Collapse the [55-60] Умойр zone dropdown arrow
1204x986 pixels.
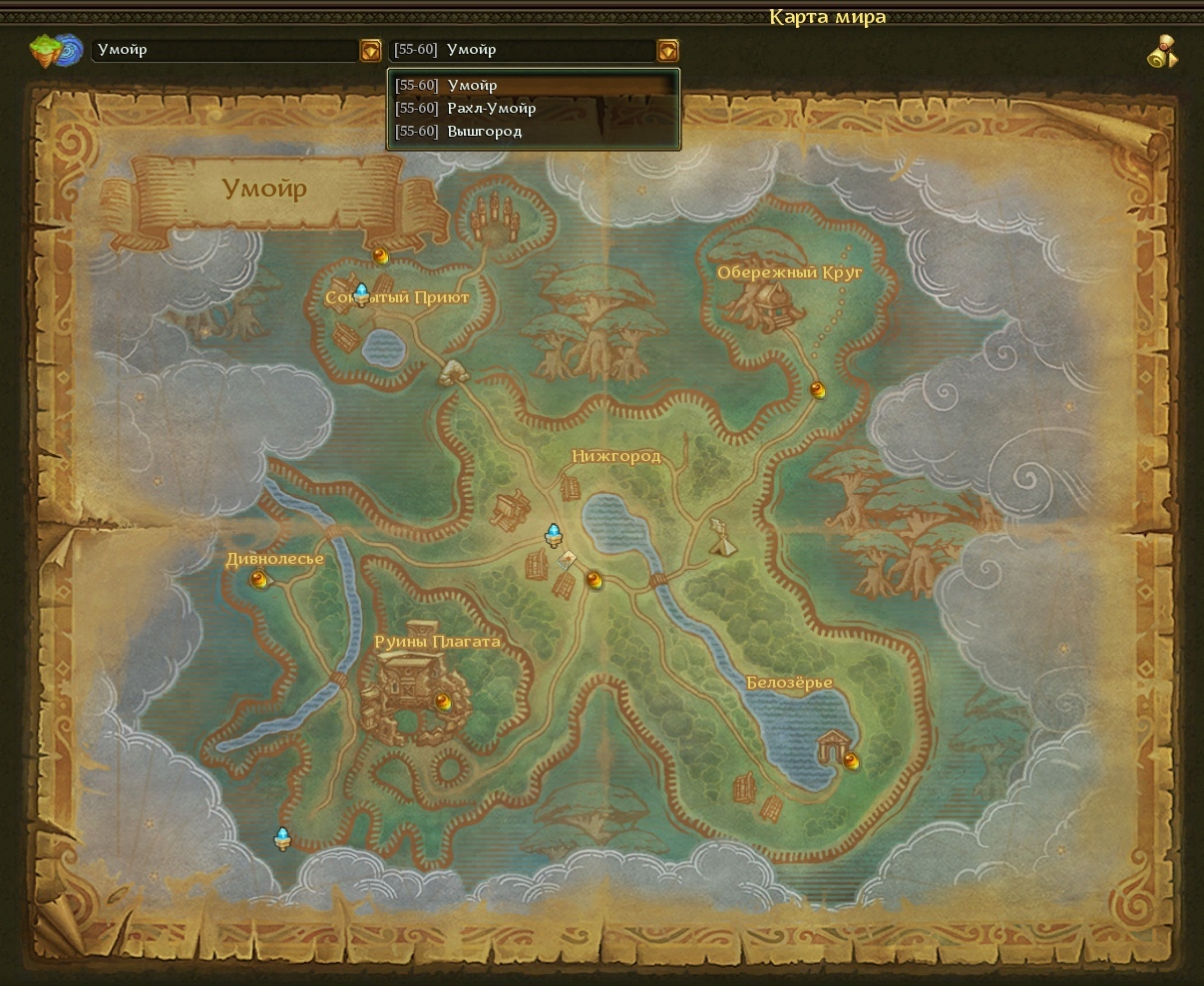coord(667,51)
